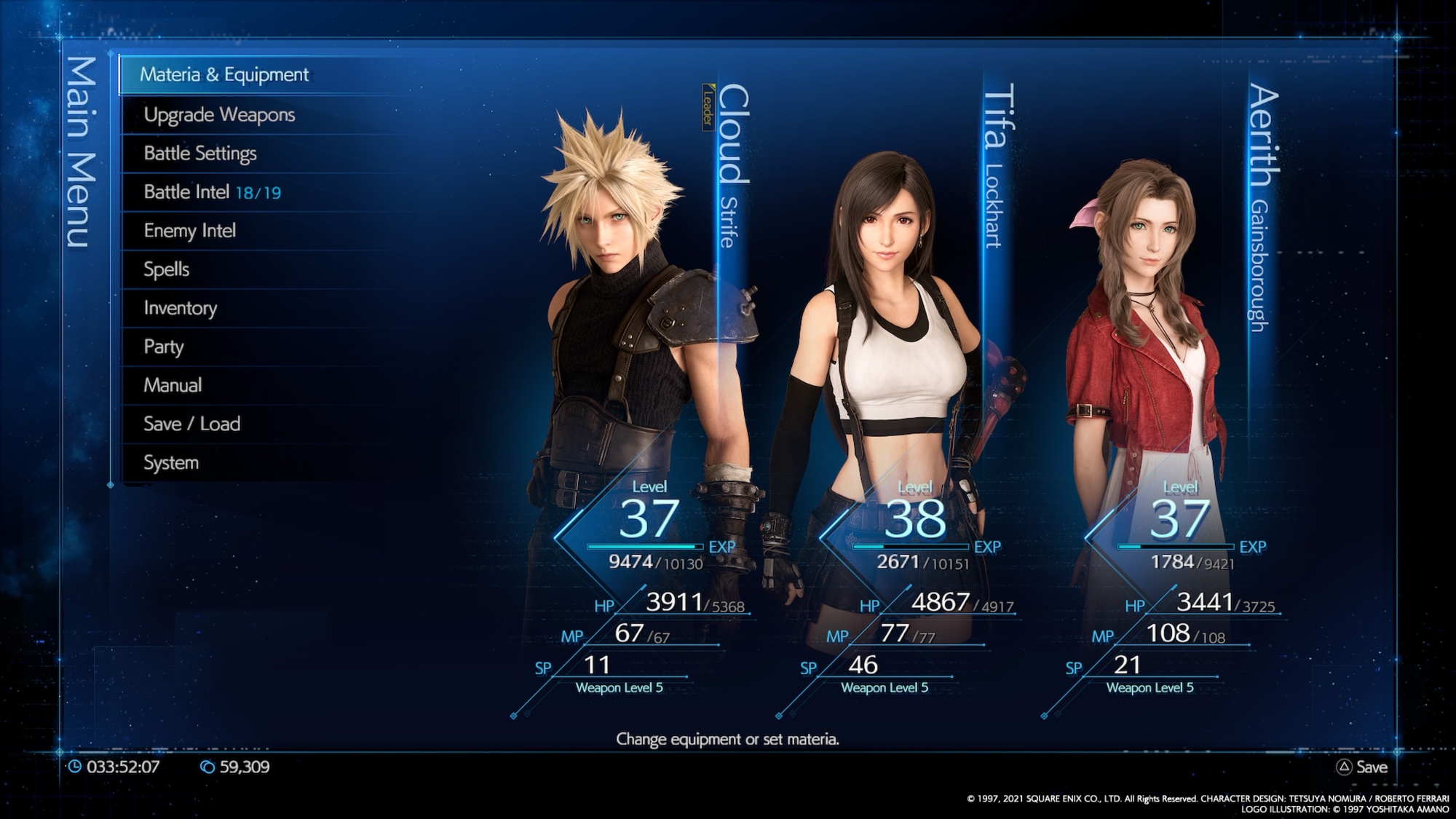Choose the Battle Intel entry
The image size is (1456, 819).
click(211, 192)
